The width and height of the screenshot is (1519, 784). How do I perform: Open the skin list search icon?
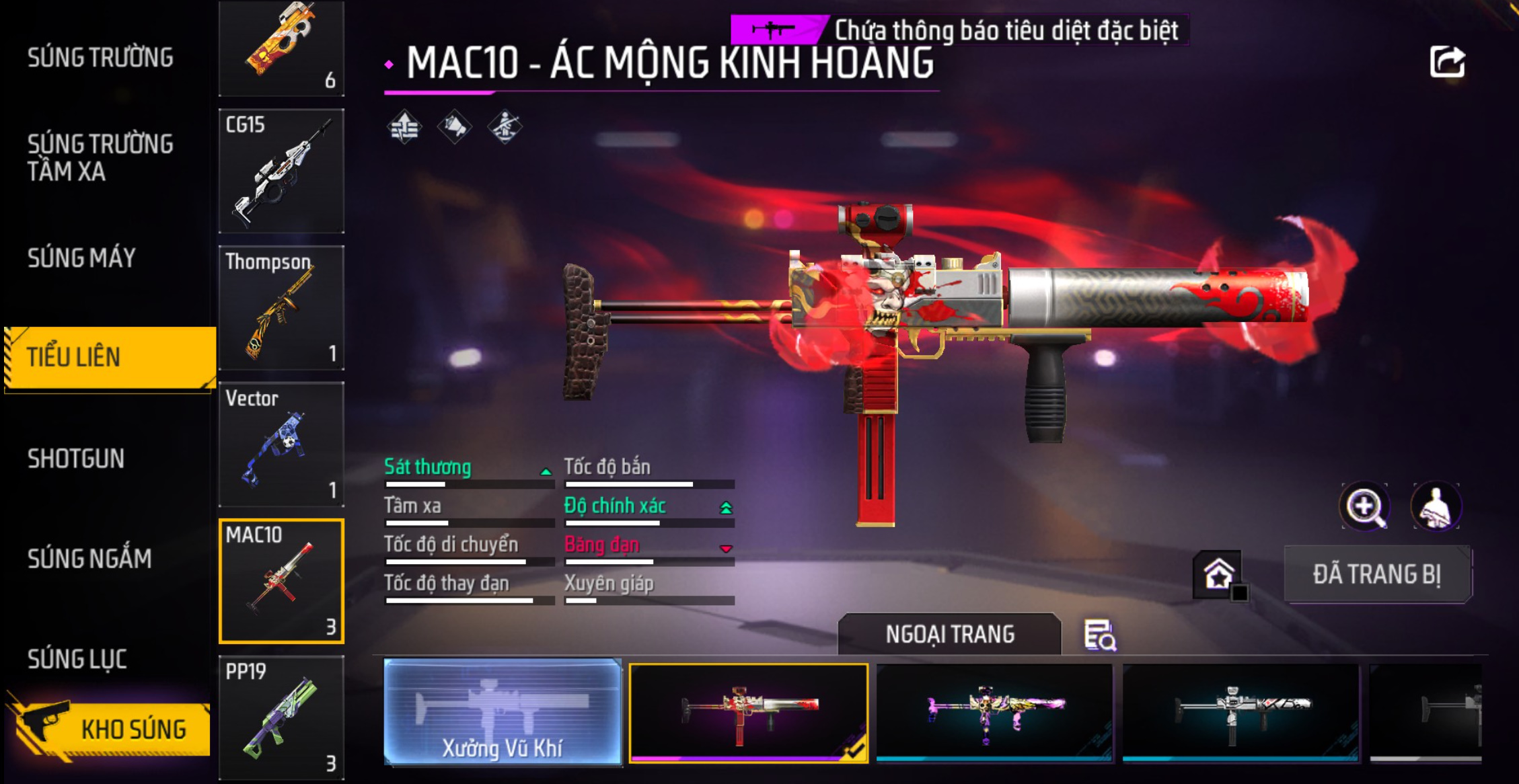[x=1100, y=635]
